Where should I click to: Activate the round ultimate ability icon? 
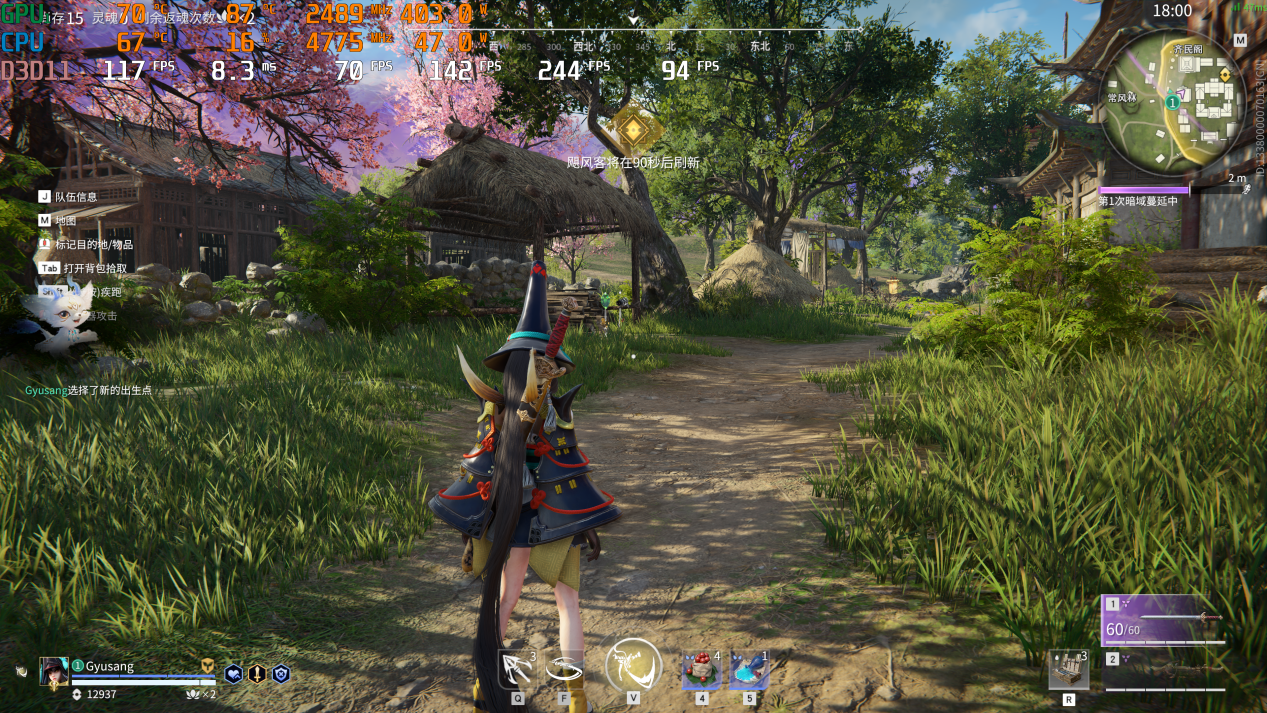633,665
